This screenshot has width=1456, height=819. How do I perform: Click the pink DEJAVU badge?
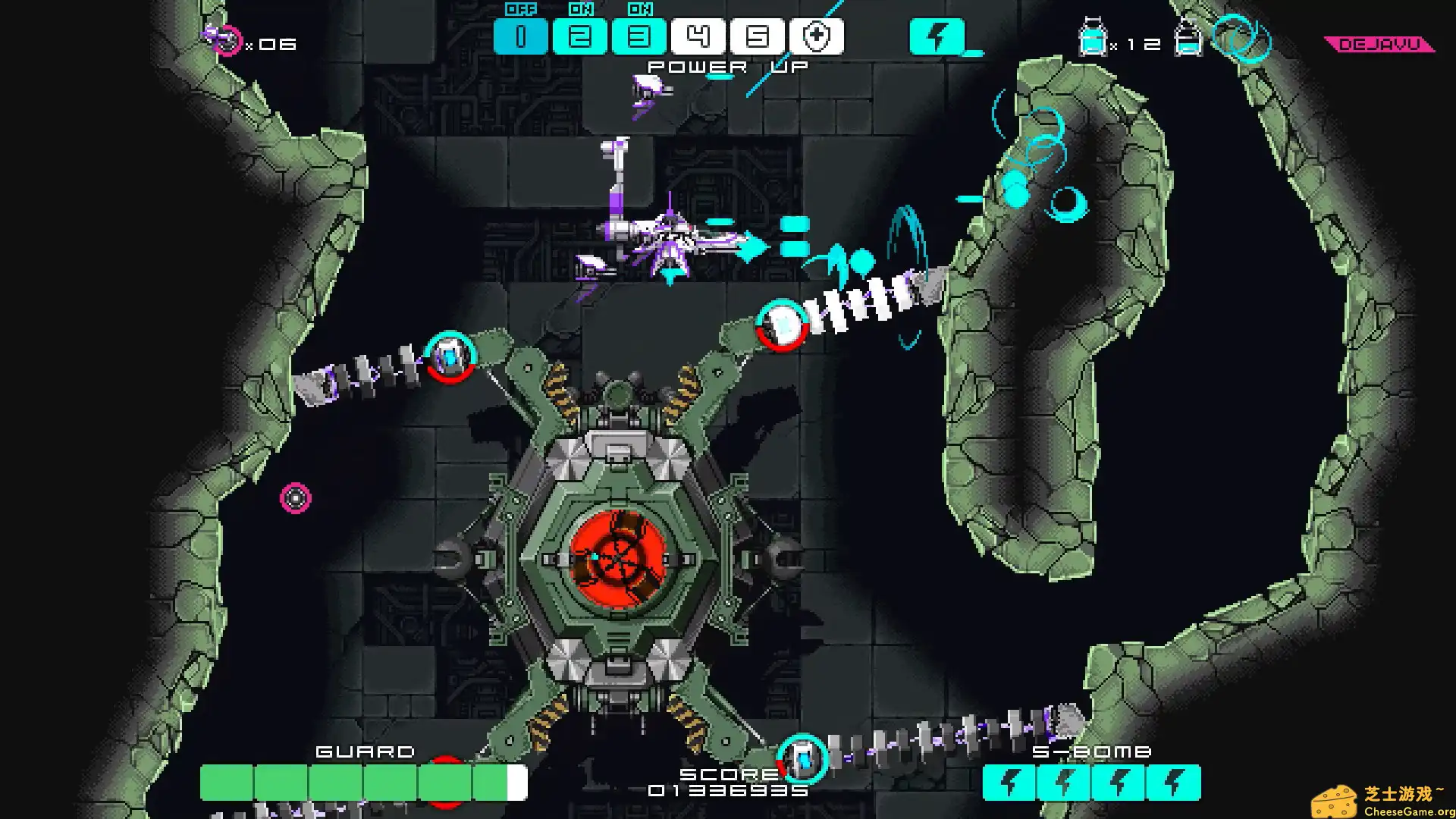[1379, 45]
